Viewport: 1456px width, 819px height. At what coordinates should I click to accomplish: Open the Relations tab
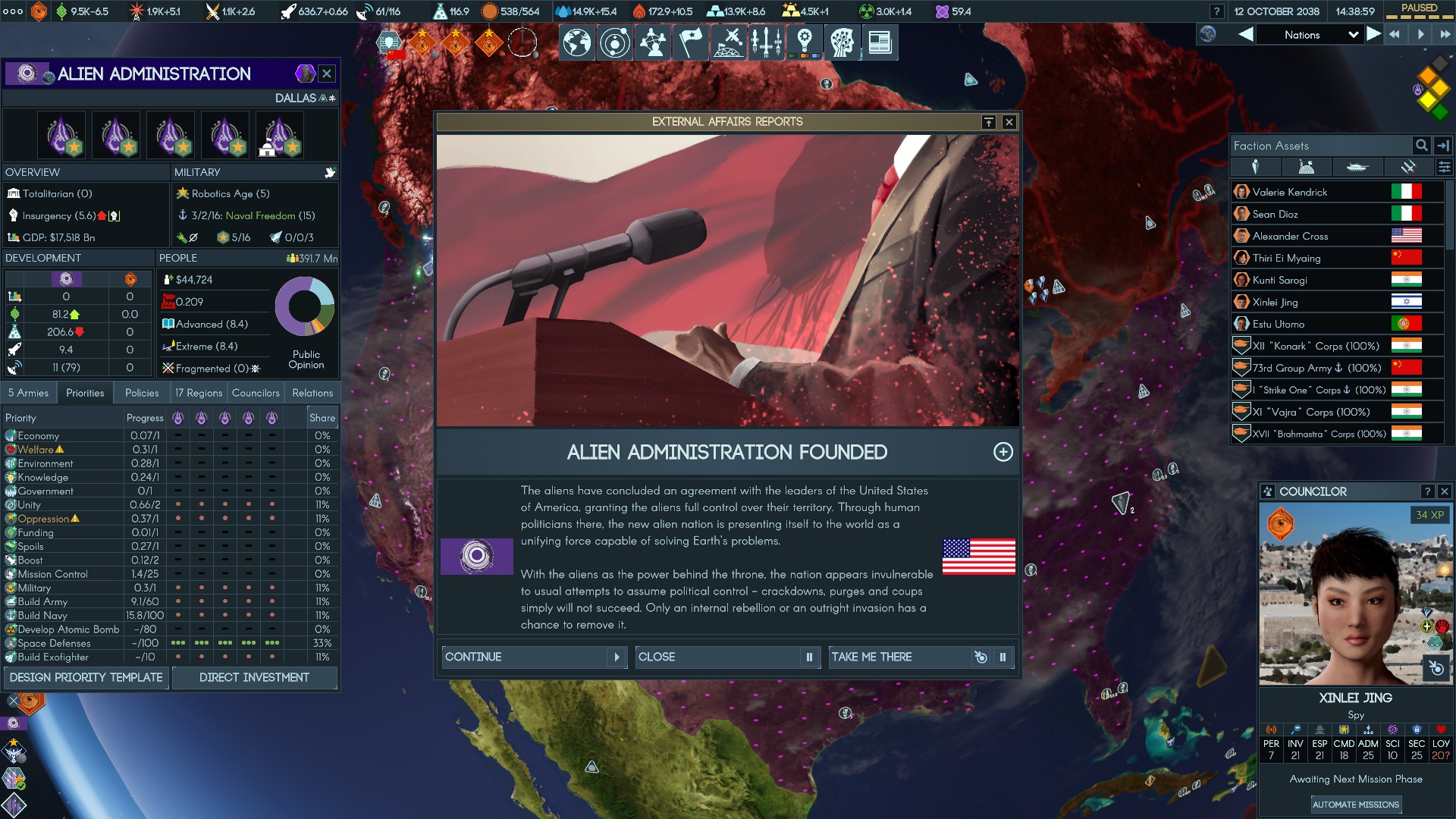[x=312, y=393]
